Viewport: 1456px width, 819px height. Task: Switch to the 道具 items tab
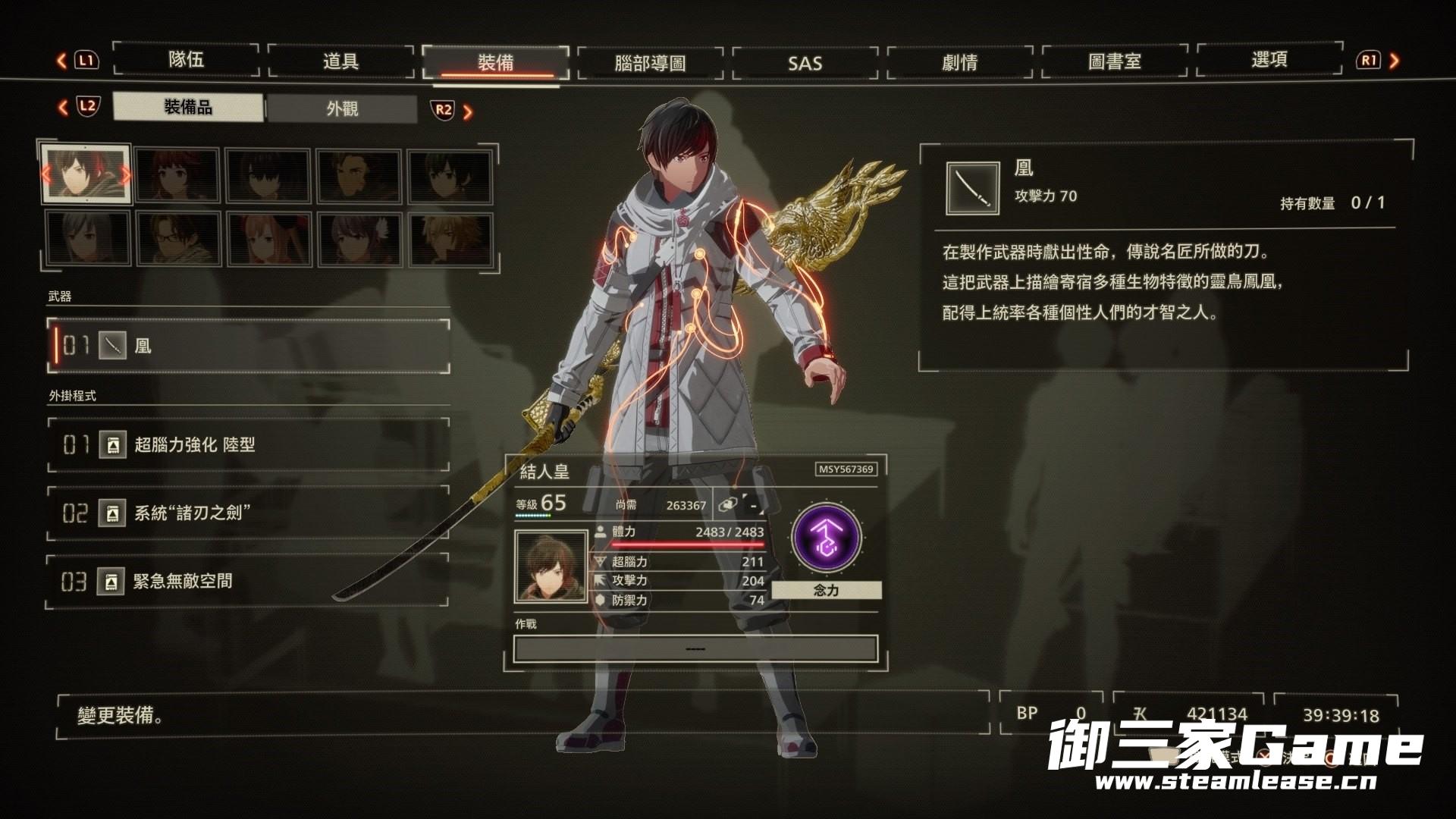[x=341, y=61]
